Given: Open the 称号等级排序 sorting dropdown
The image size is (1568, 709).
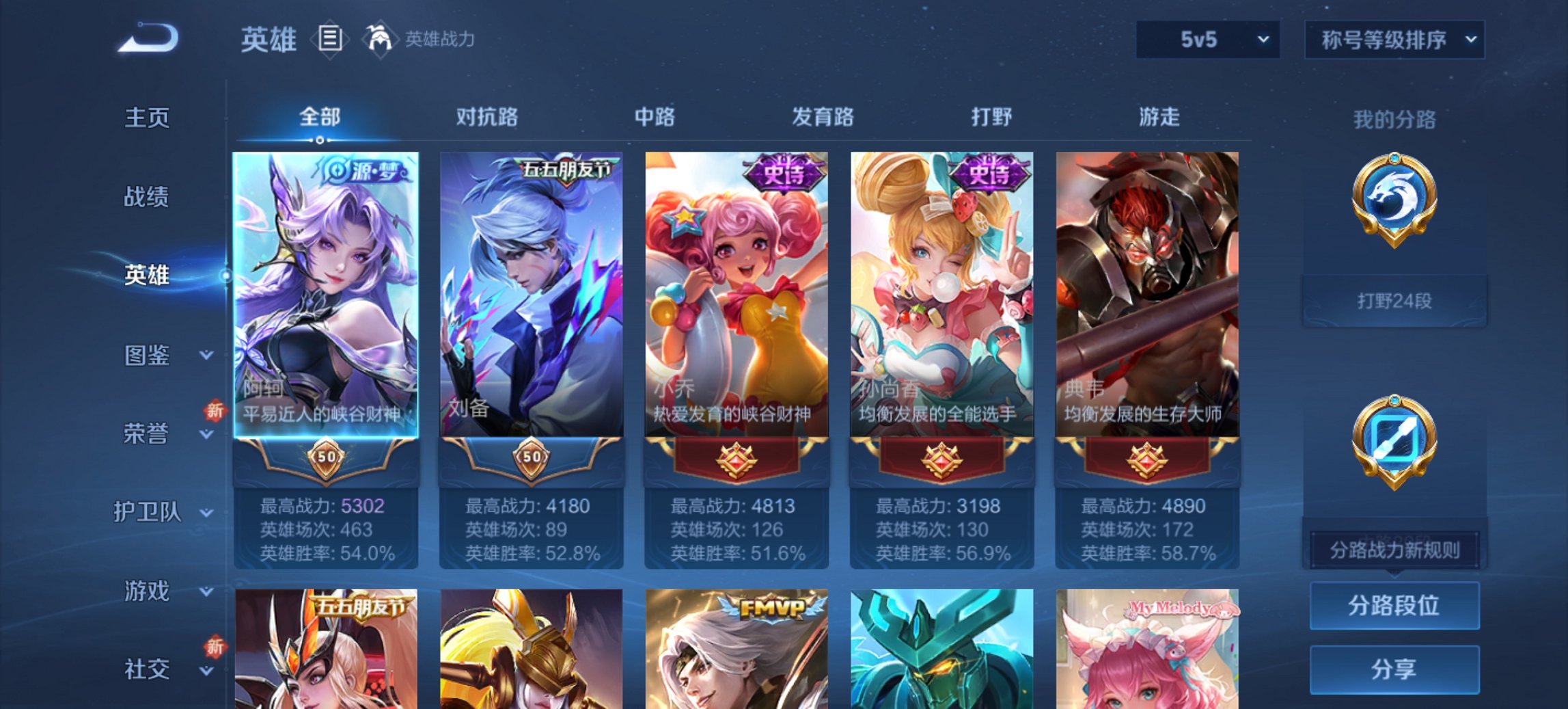Looking at the screenshot, I should coord(1394,41).
